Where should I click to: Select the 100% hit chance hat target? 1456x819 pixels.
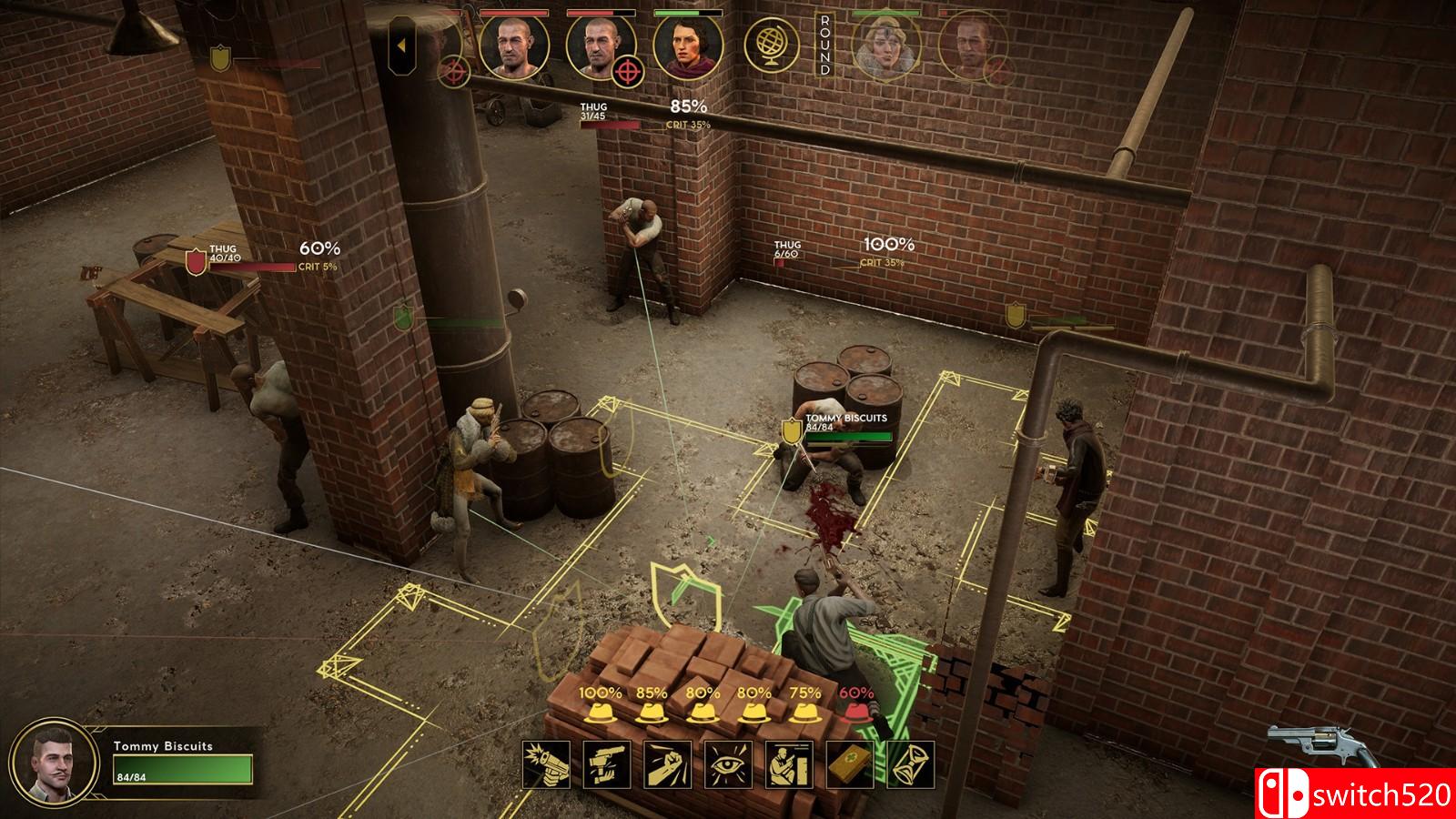click(601, 713)
